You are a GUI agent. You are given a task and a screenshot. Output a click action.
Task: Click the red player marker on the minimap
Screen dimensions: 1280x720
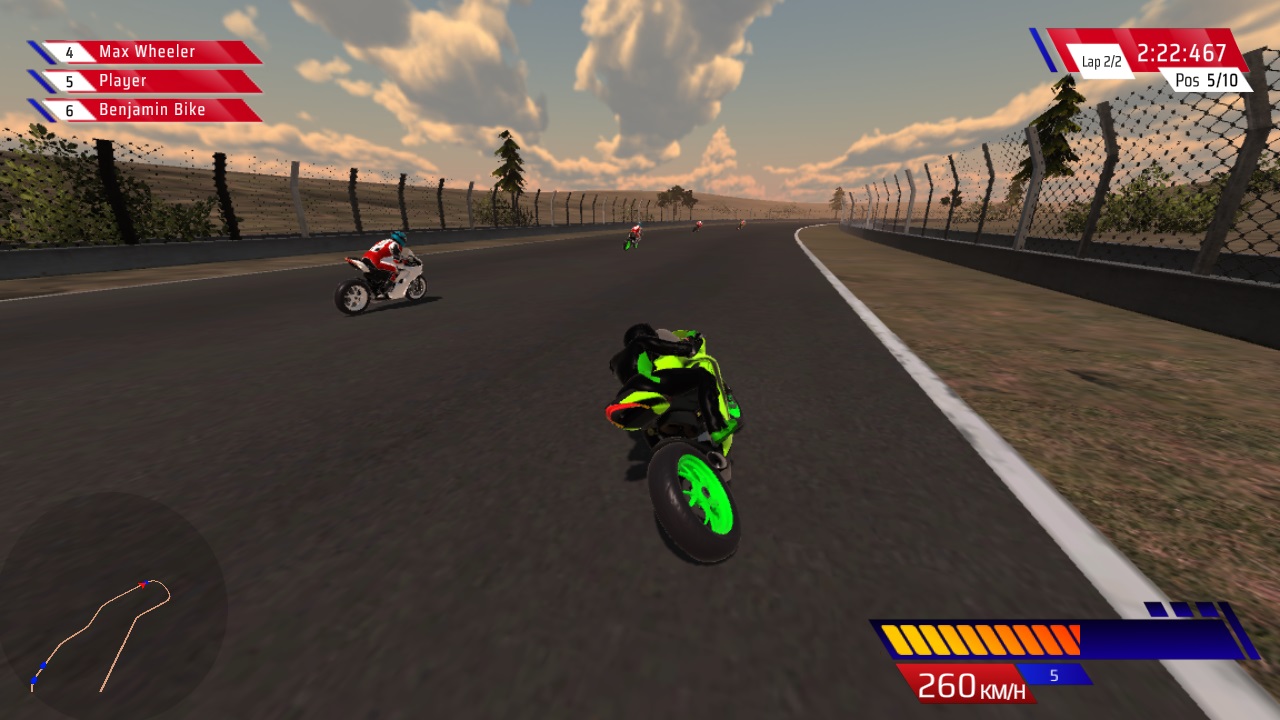[142, 584]
